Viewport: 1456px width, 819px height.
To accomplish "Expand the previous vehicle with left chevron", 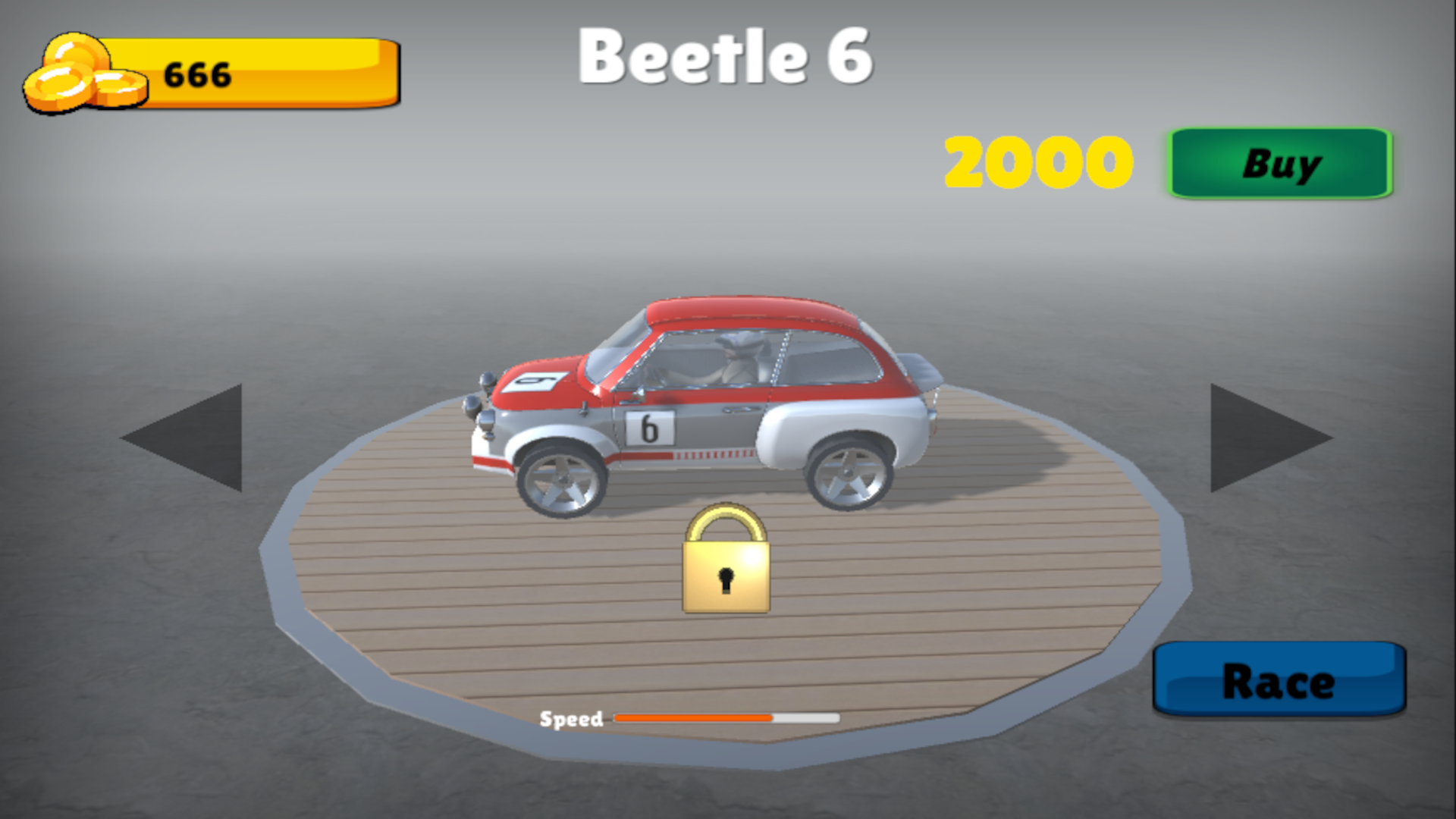I will [194, 436].
